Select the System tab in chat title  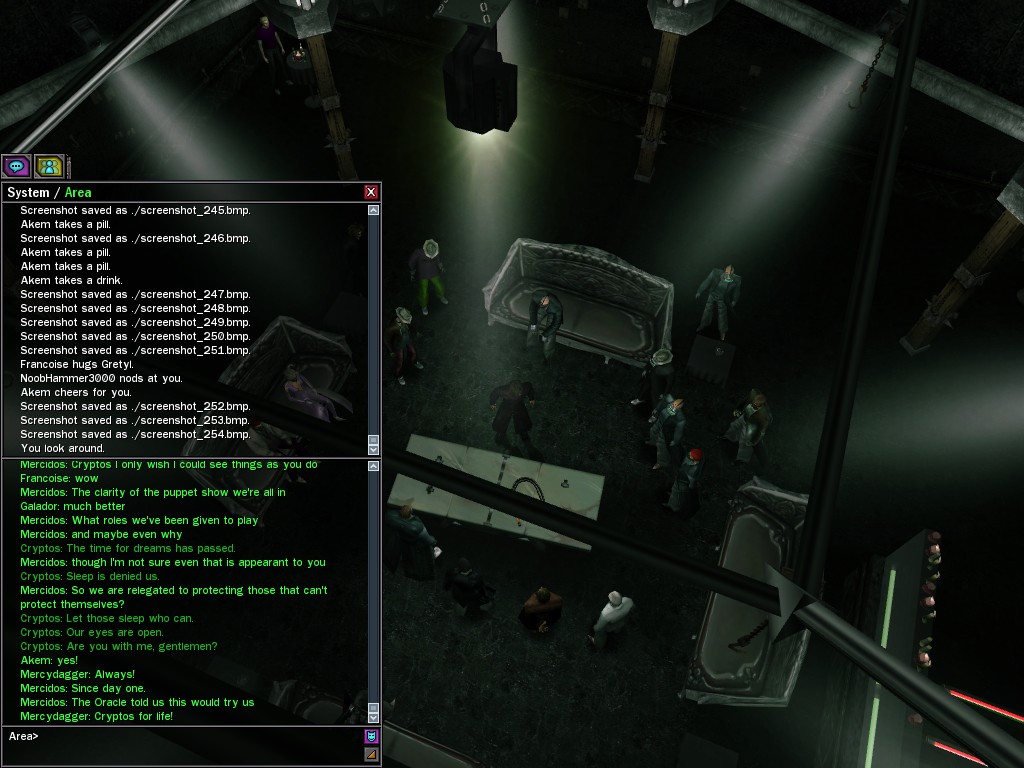(28, 192)
